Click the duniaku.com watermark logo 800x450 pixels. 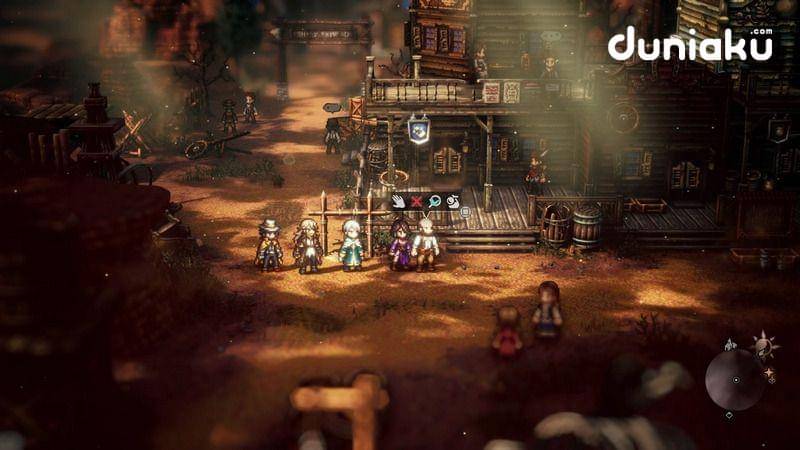690,45
